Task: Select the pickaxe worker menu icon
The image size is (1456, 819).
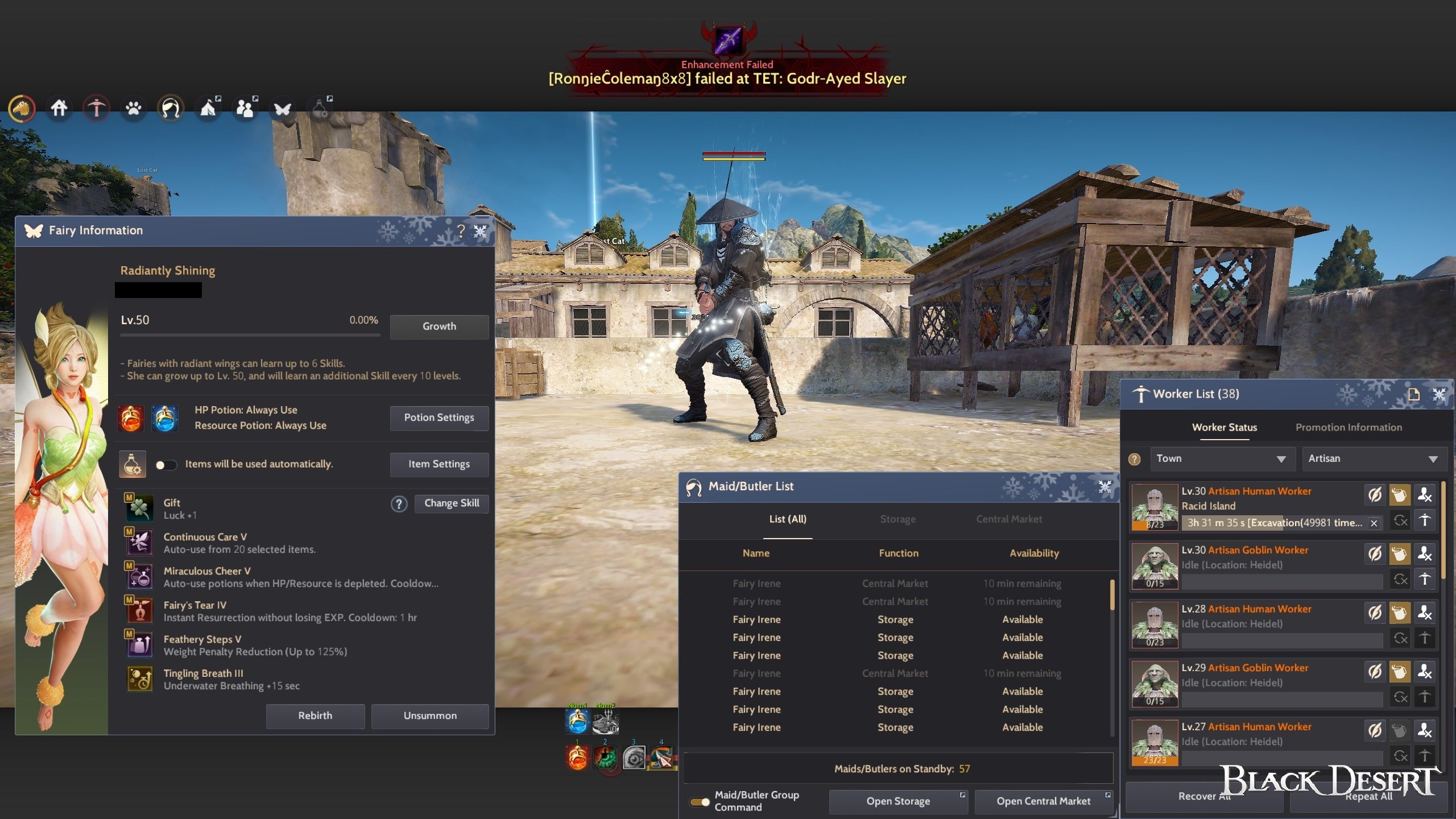Action: [96, 108]
